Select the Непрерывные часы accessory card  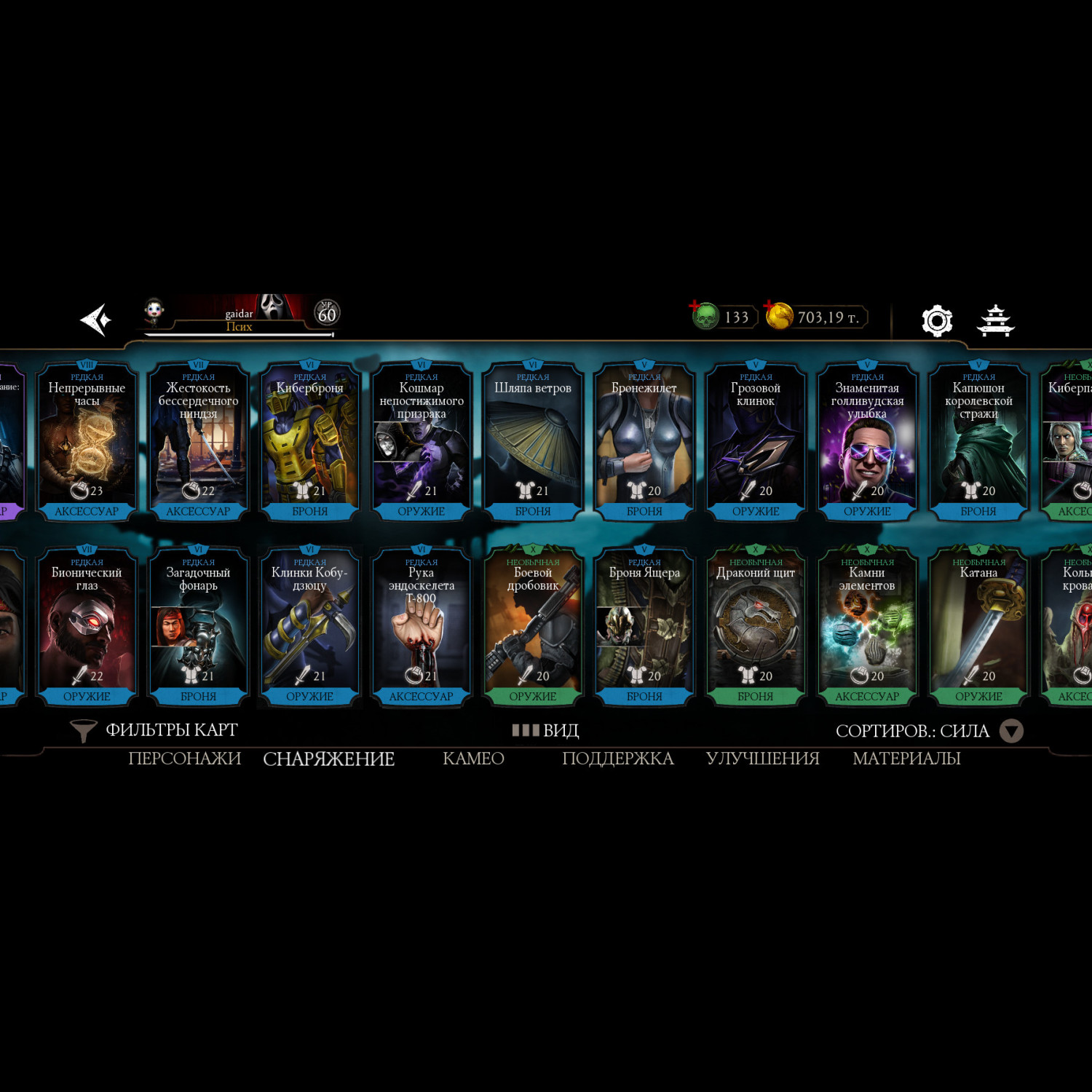(x=87, y=441)
